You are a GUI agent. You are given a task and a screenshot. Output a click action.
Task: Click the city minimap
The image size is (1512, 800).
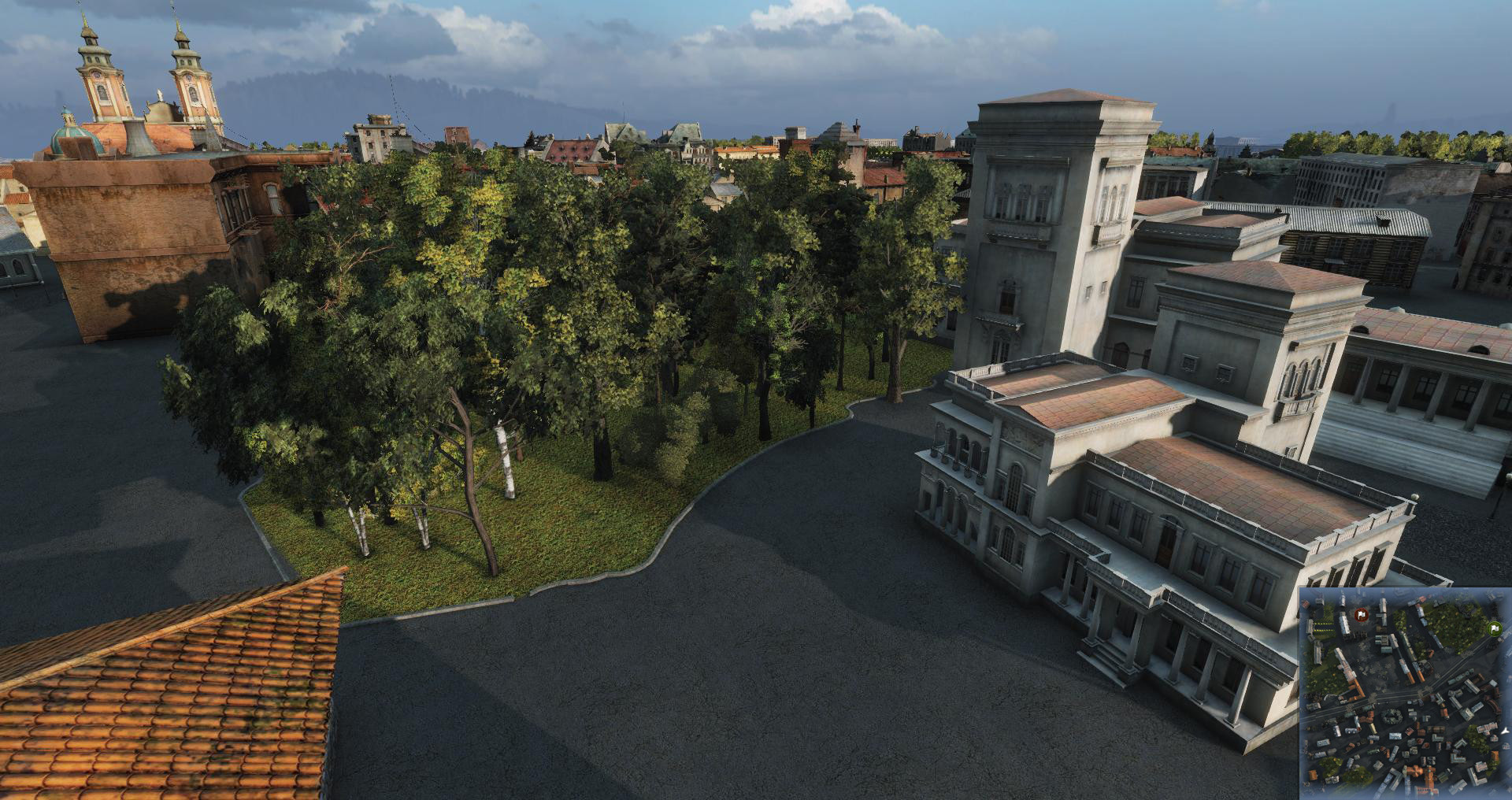pos(1404,693)
